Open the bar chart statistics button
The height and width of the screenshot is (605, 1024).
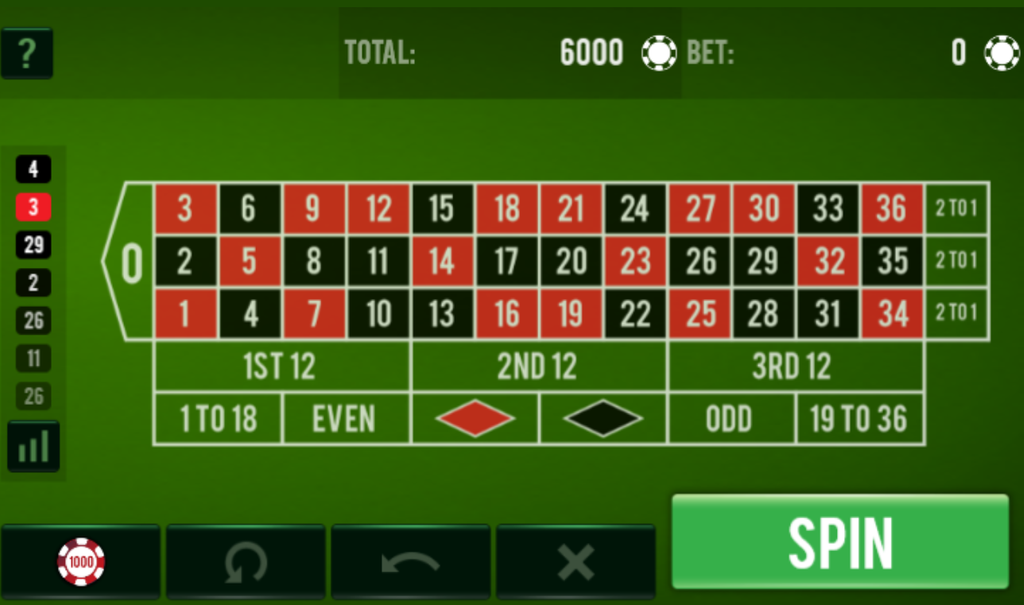click(33, 446)
